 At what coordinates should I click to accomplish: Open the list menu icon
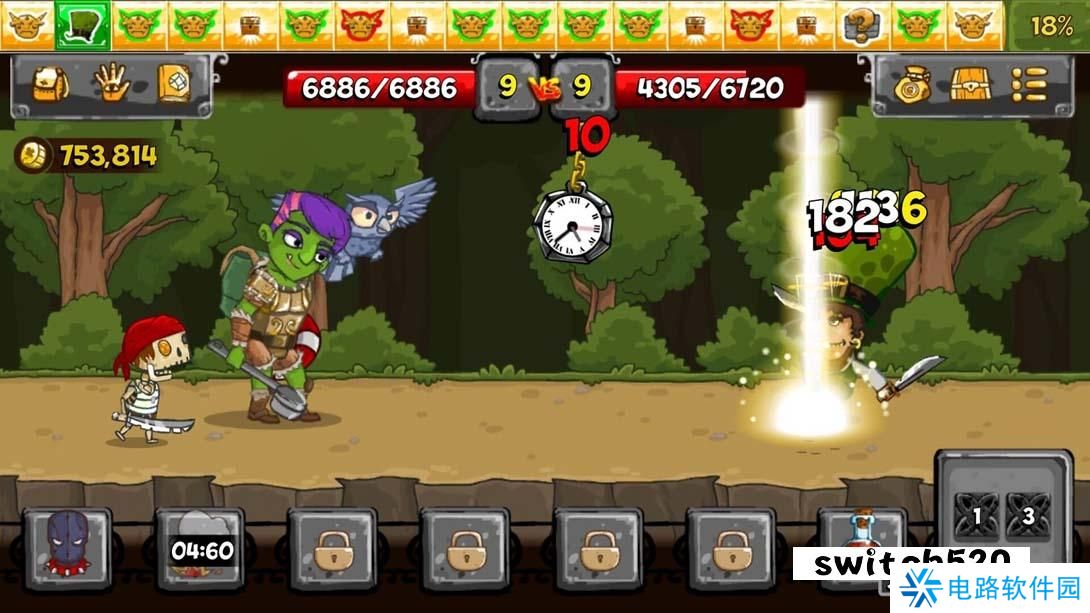[x=1029, y=86]
